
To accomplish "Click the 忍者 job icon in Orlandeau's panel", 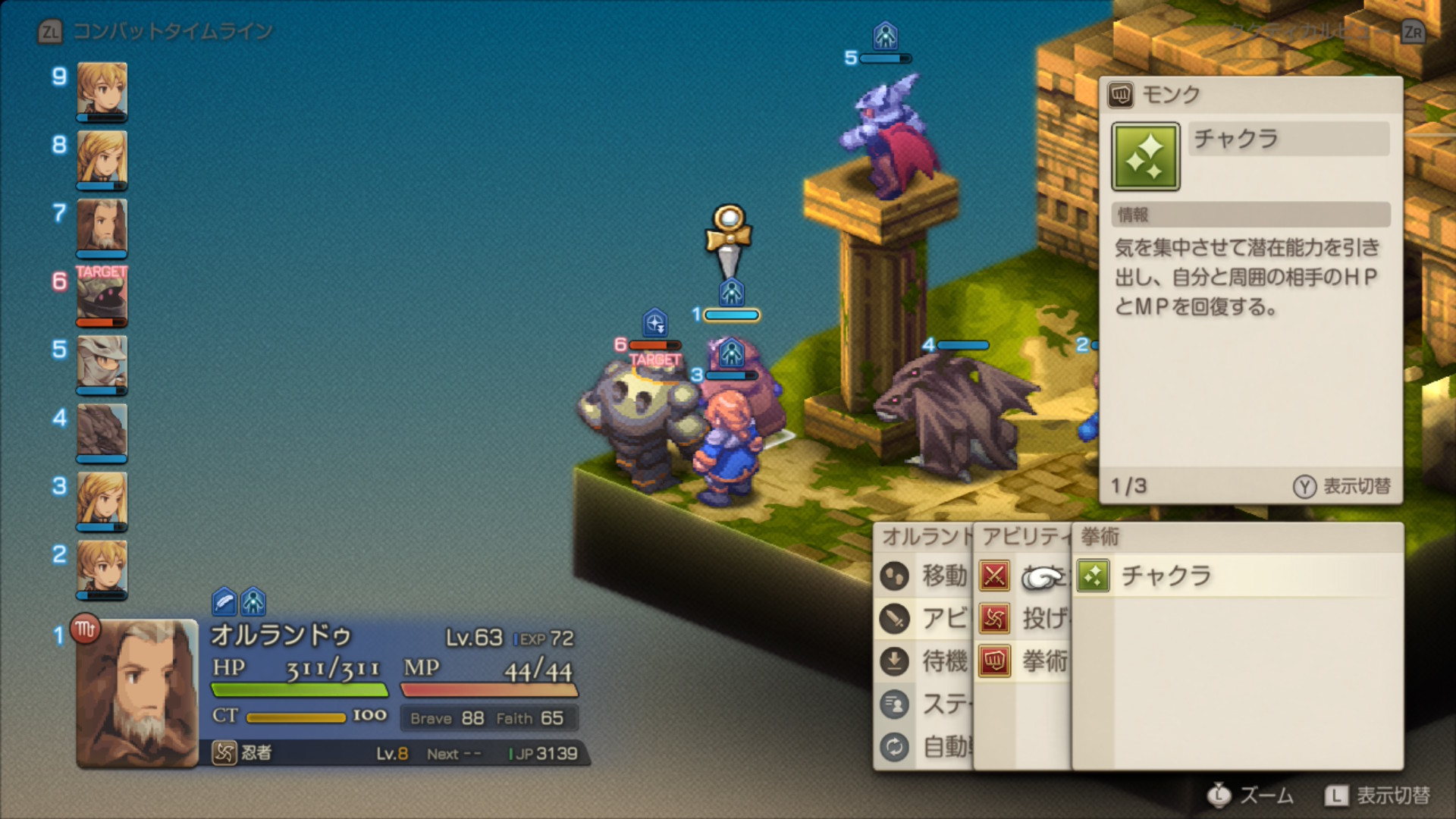I will tap(224, 753).
